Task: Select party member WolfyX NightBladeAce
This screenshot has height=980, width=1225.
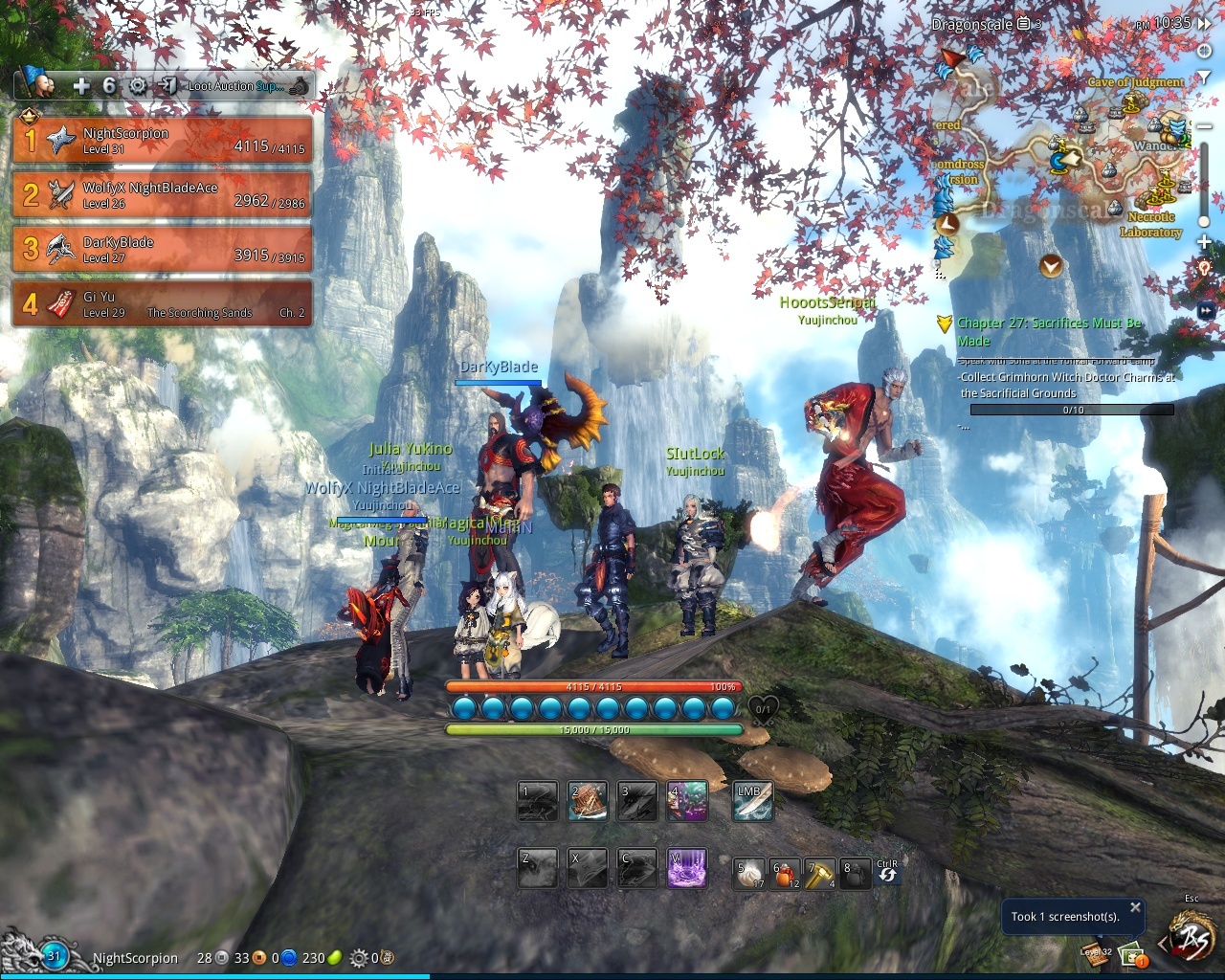Action: pyautogui.click(x=163, y=194)
